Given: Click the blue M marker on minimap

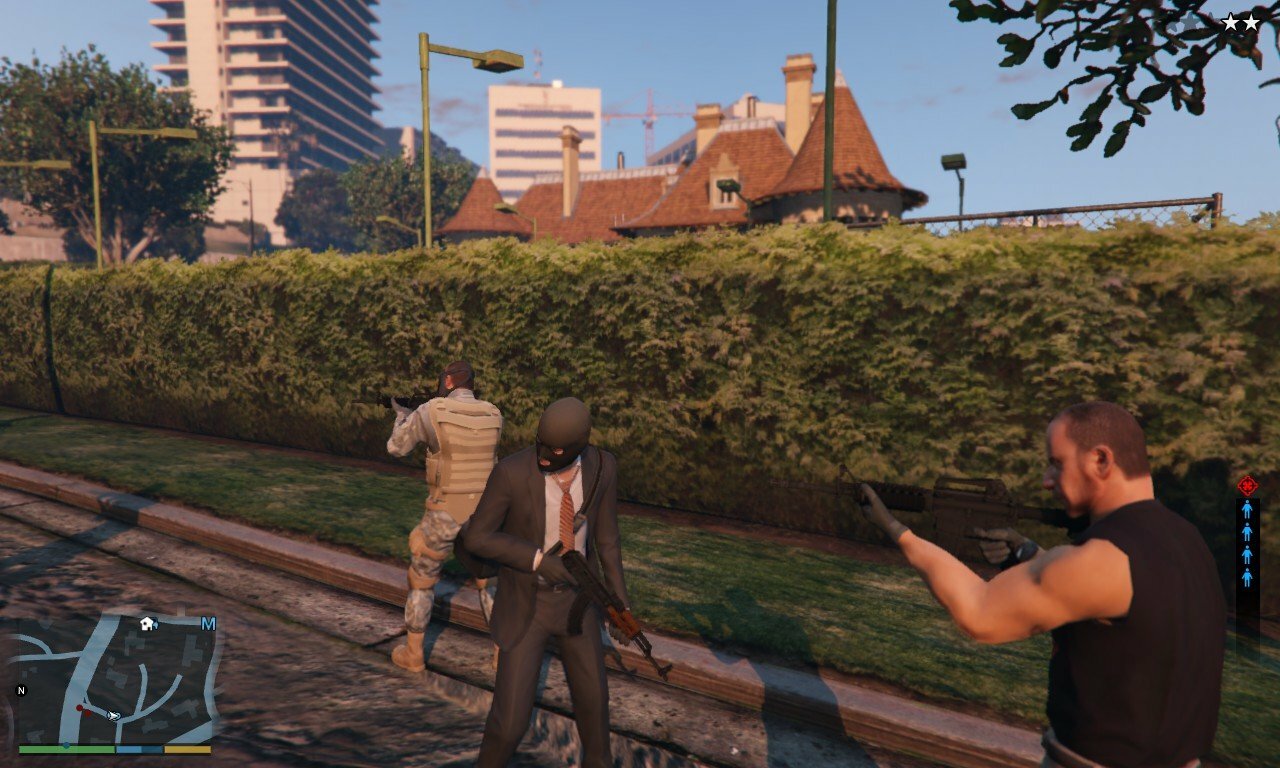Looking at the screenshot, I should pos(208,624).
